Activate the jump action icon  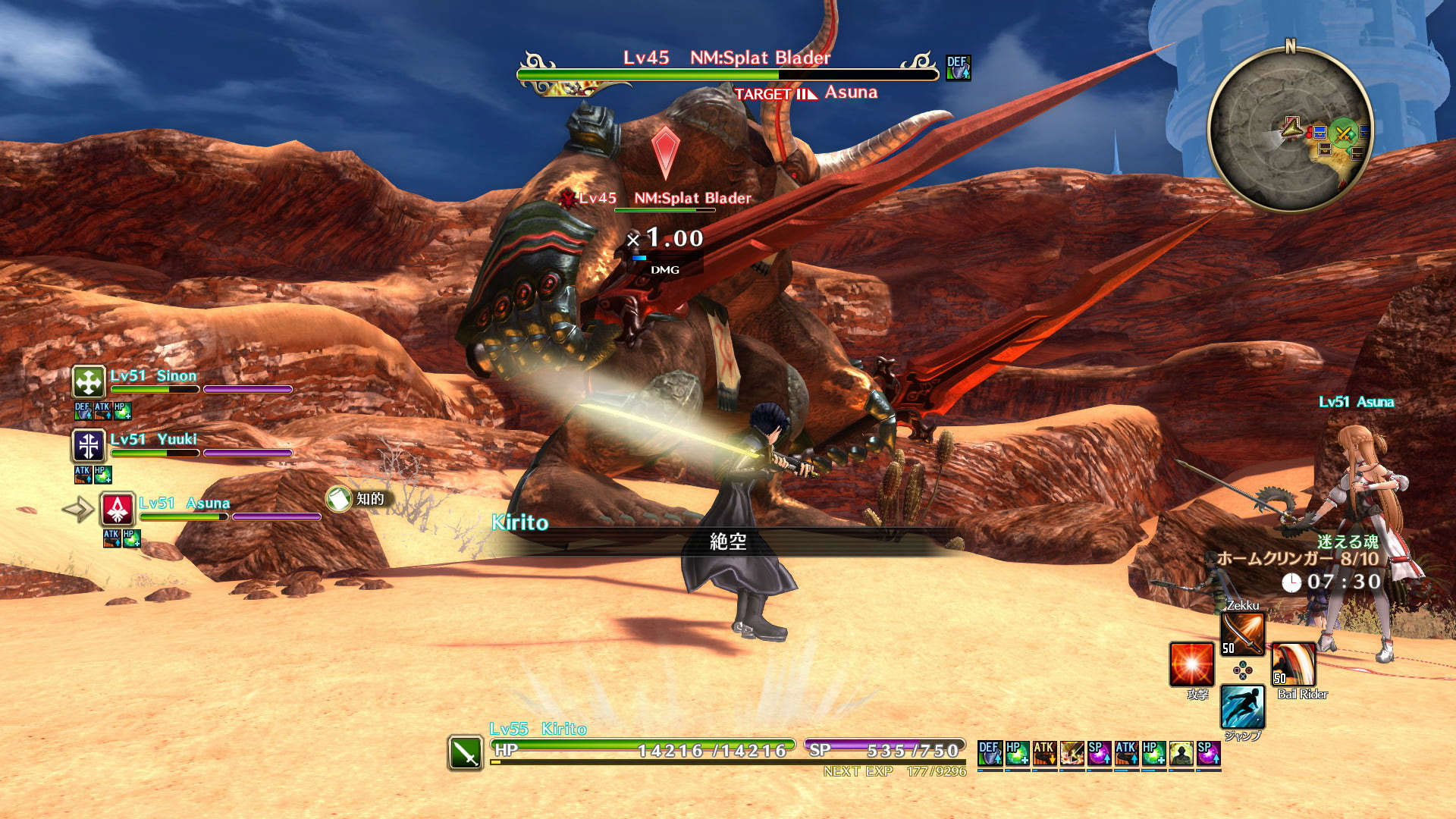[1242, 706]
